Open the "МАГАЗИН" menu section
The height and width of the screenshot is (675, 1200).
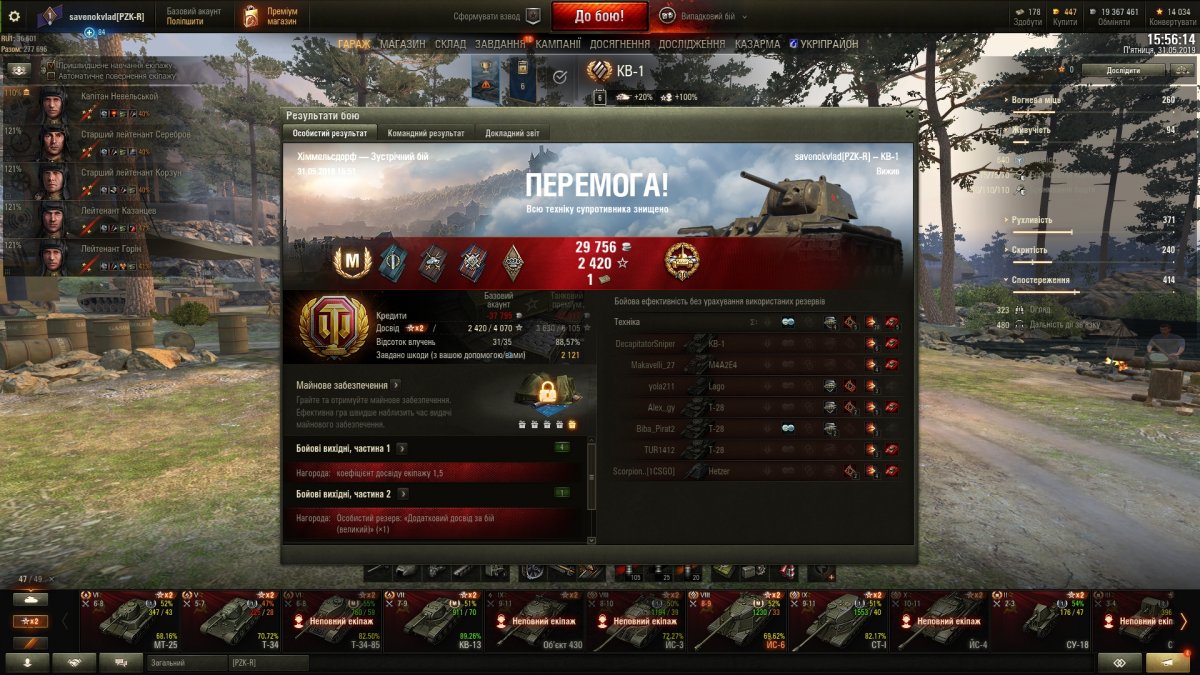pos(403,44)
